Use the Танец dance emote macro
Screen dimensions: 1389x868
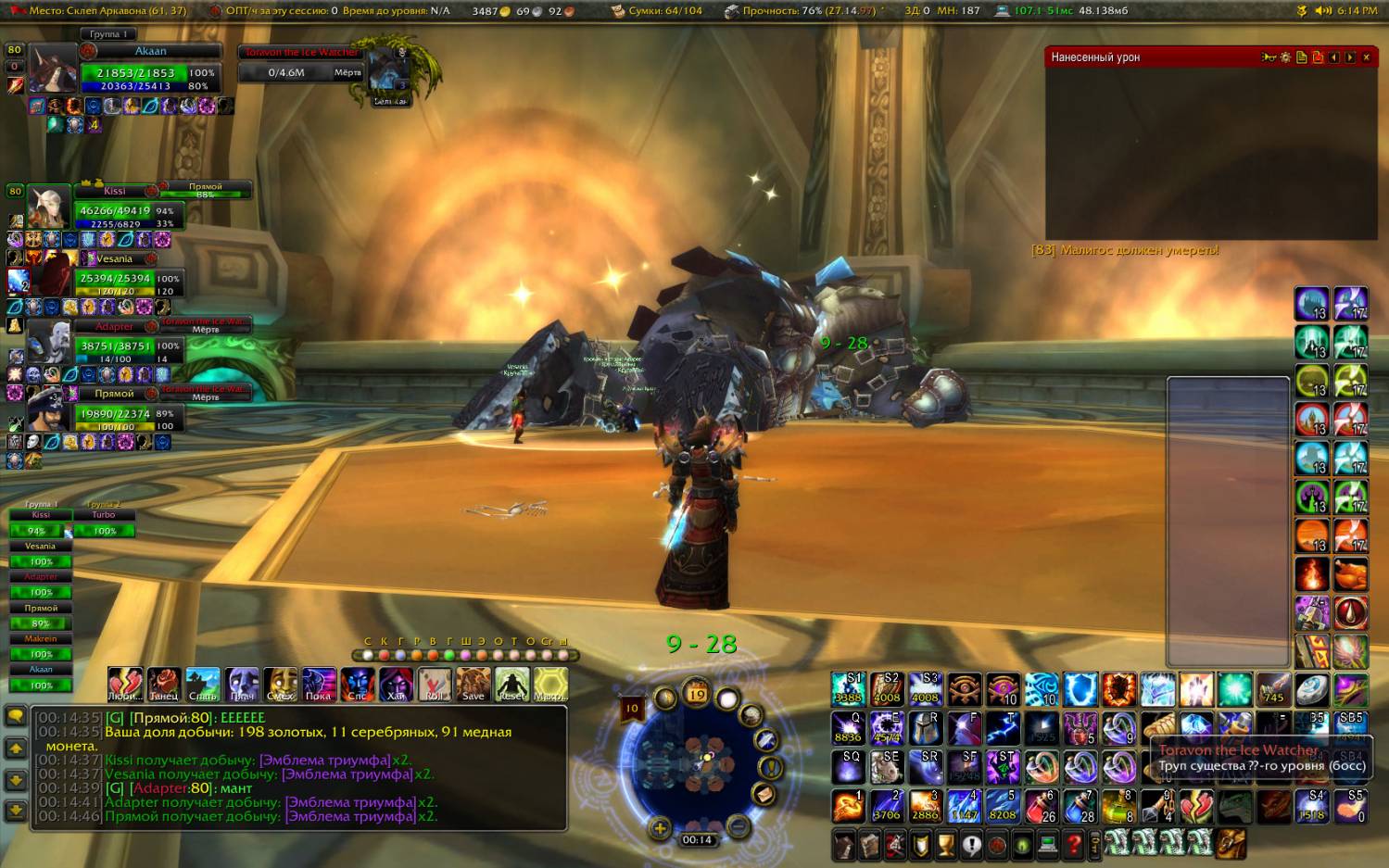coord(164,684)
